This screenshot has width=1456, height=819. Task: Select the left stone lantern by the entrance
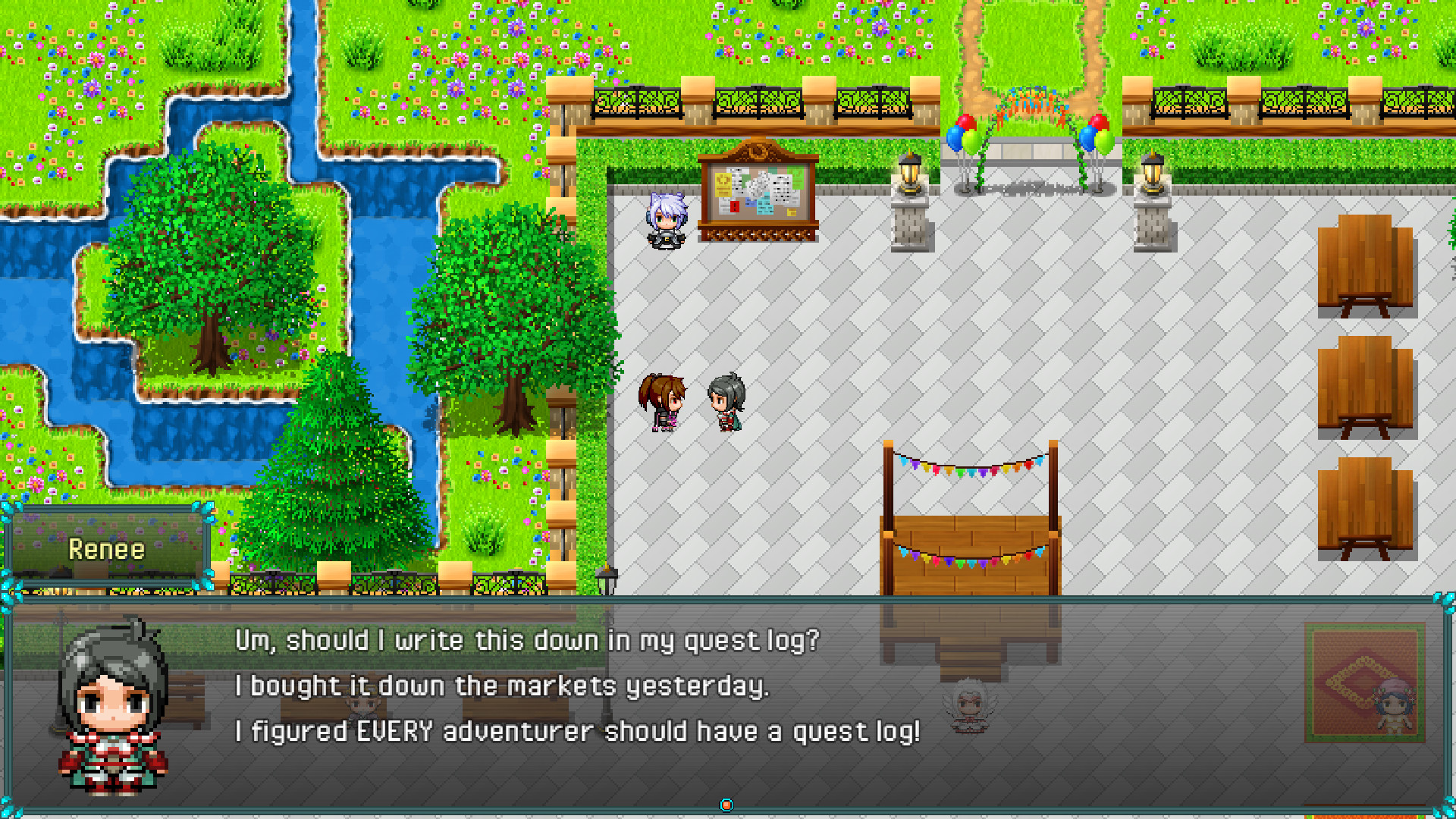coord(910,182)
